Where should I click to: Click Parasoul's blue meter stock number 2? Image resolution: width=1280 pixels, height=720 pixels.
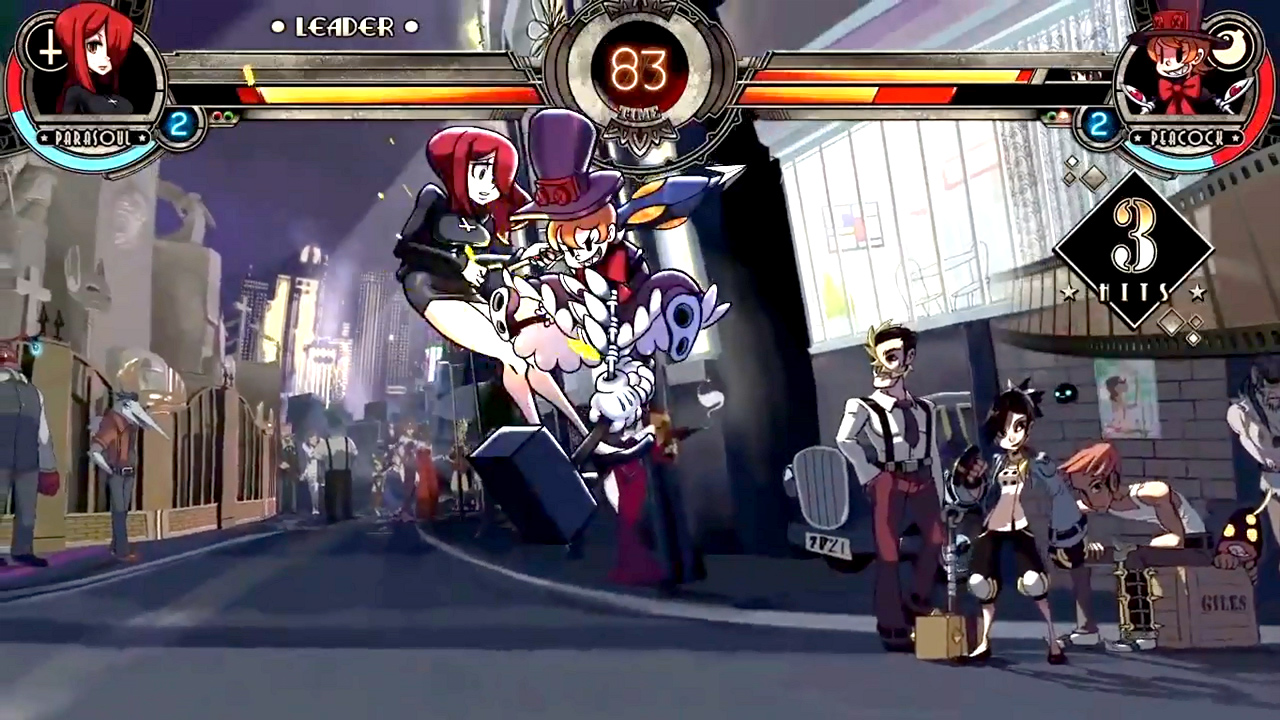point(177,121)
